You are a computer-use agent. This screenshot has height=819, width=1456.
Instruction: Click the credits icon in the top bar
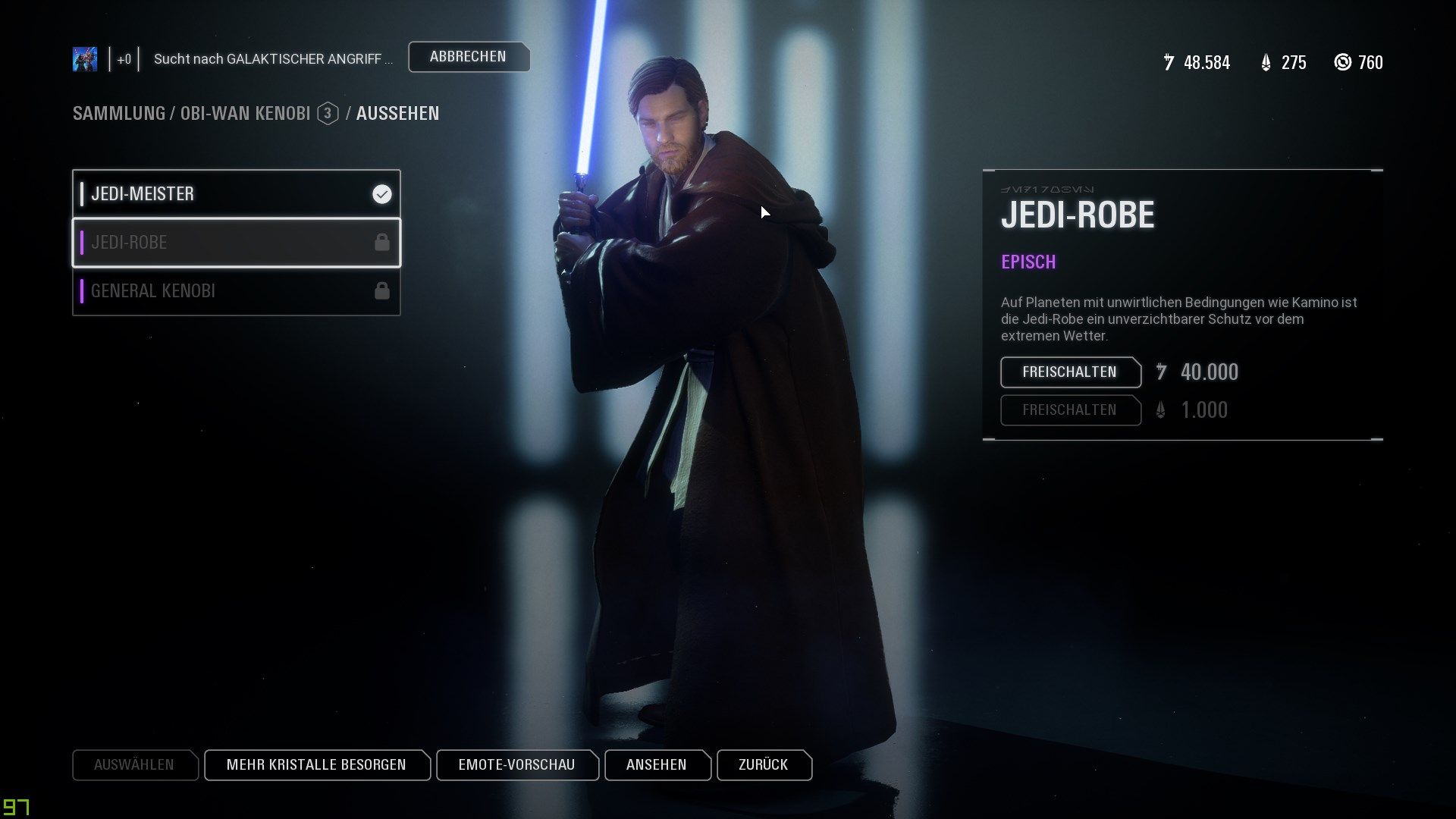coord(1169,63)
